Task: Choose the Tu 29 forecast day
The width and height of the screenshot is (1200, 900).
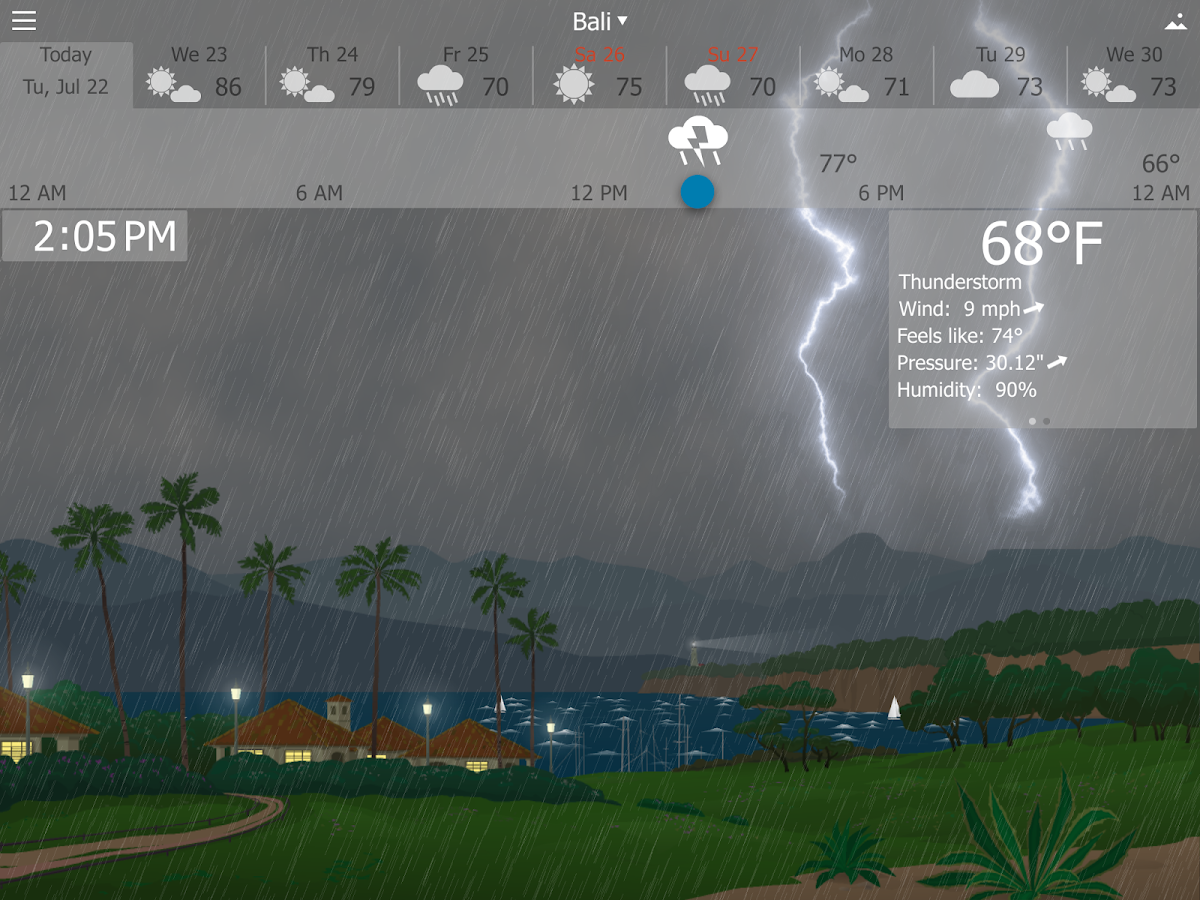Action: (x=1000, y=74)
